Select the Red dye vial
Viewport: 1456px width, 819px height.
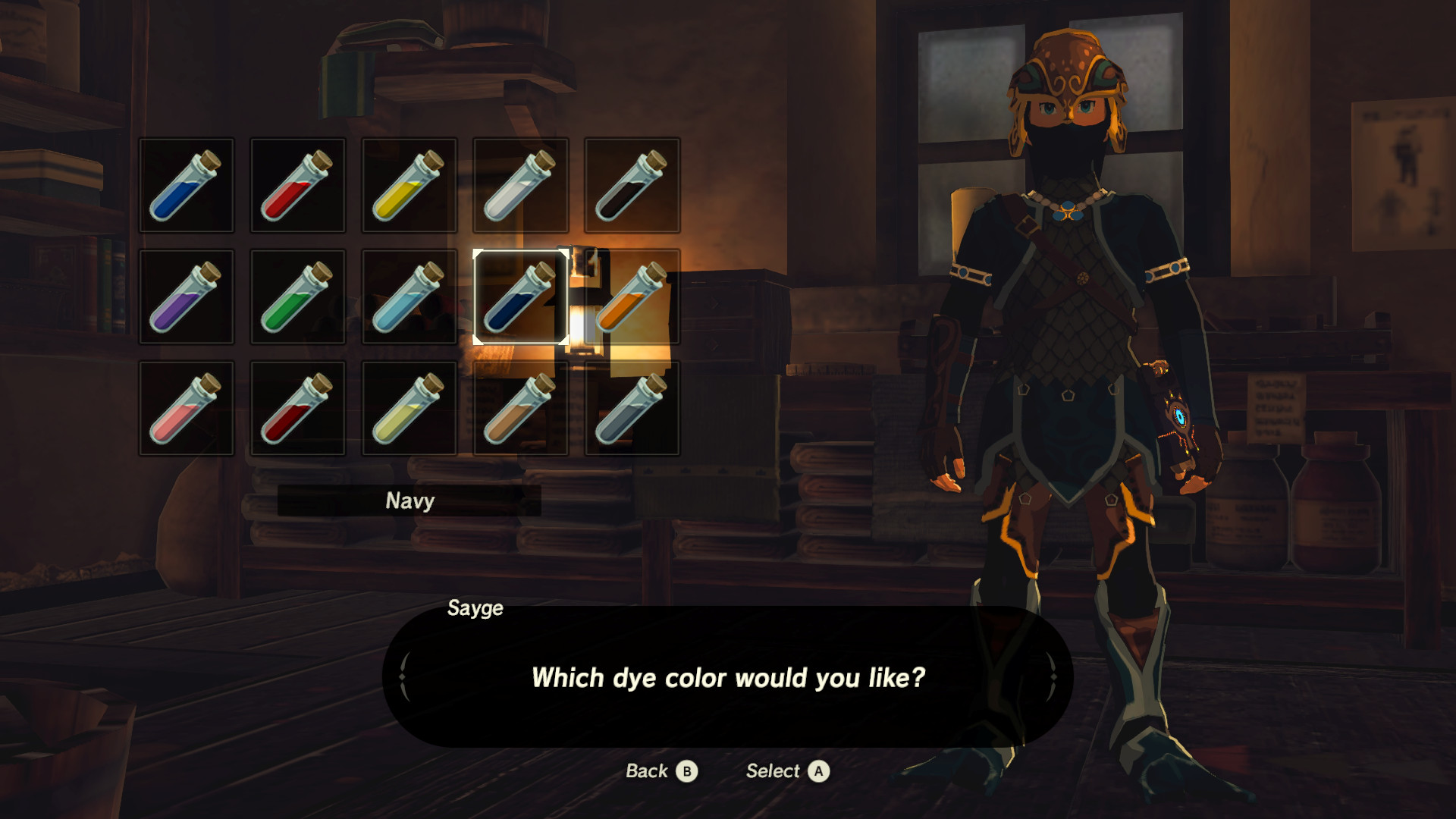(x=297, y=184)
